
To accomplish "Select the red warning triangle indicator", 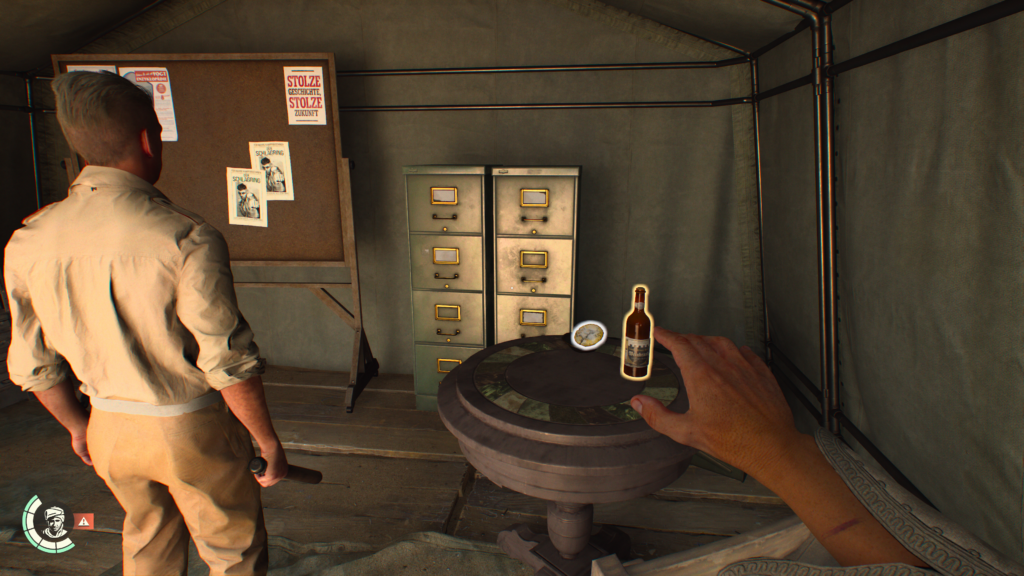I will click(84, 520).
